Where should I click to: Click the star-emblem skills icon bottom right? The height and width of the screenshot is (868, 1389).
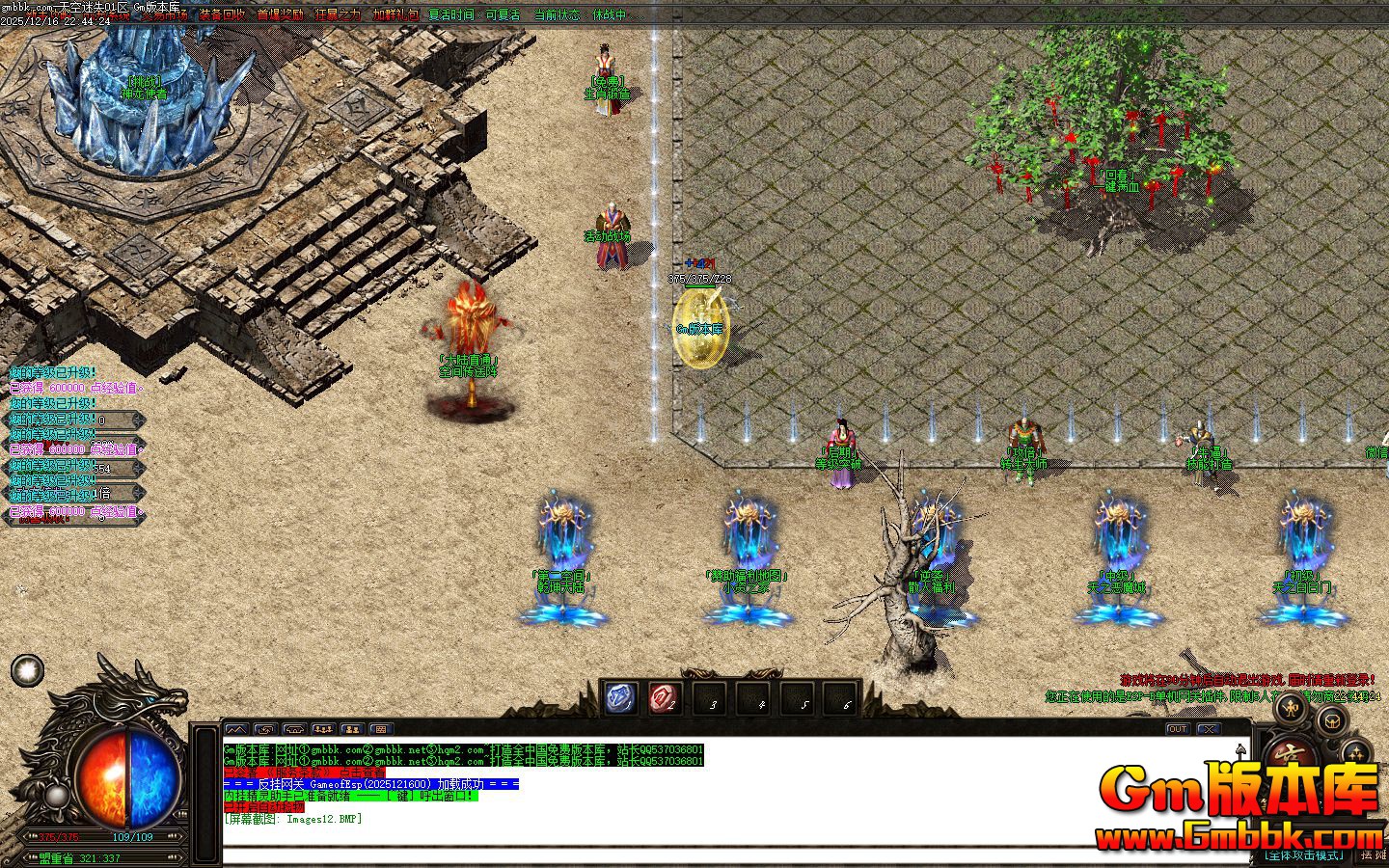(1356, 752)
